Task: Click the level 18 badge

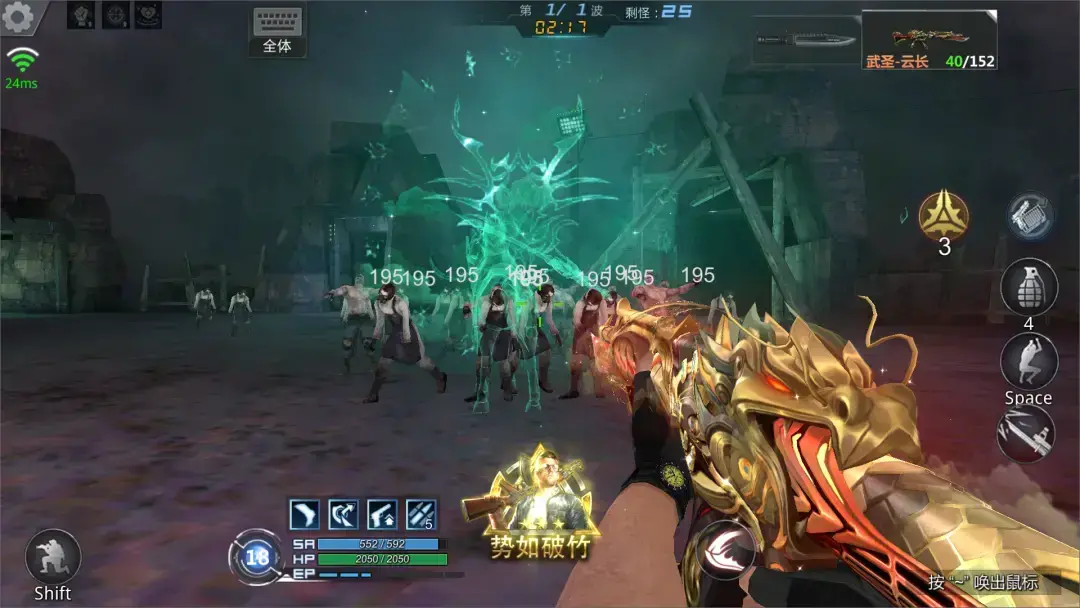Action: [x=257, y=557]
